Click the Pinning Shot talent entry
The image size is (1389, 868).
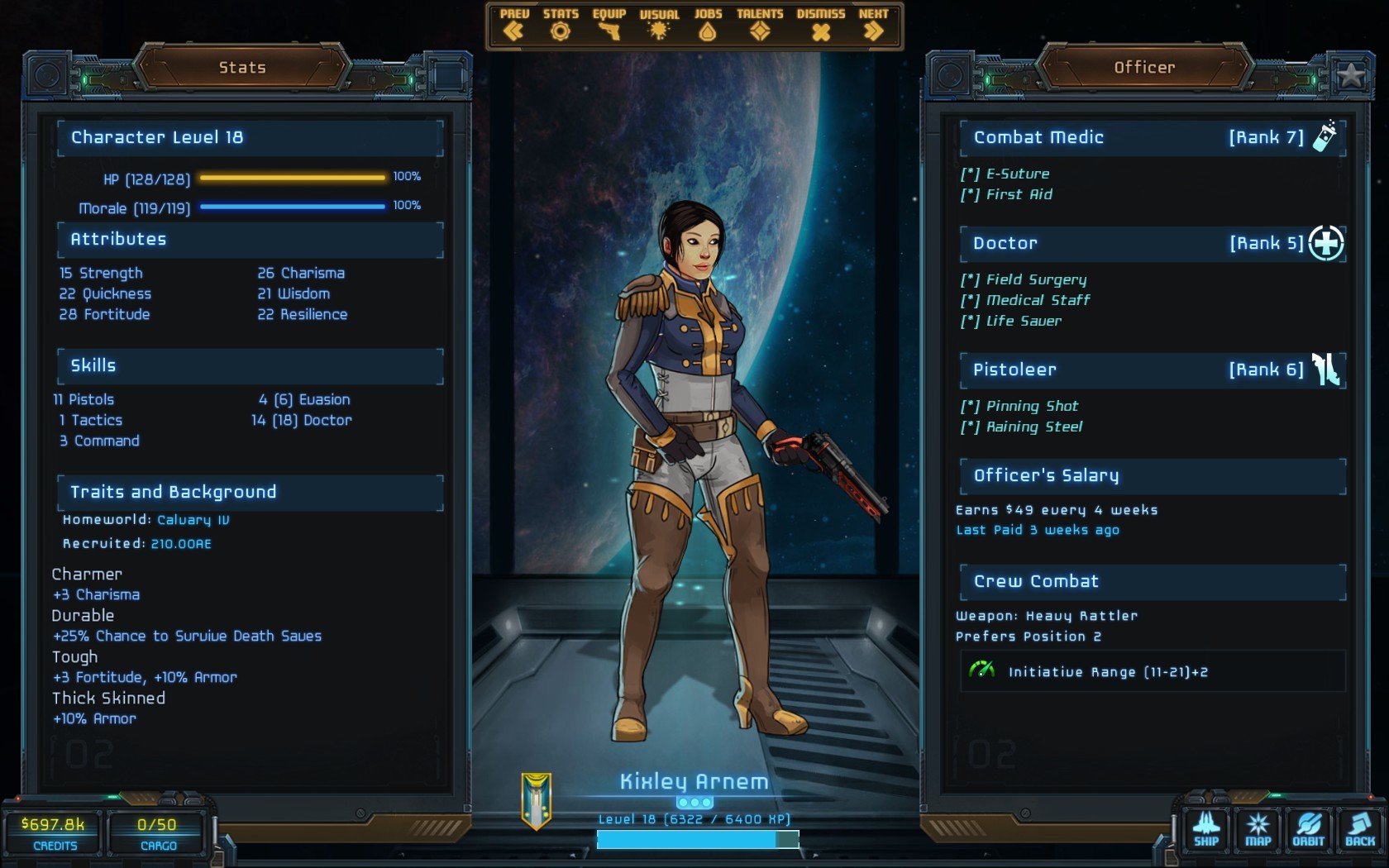click(x=1032, y=407)
